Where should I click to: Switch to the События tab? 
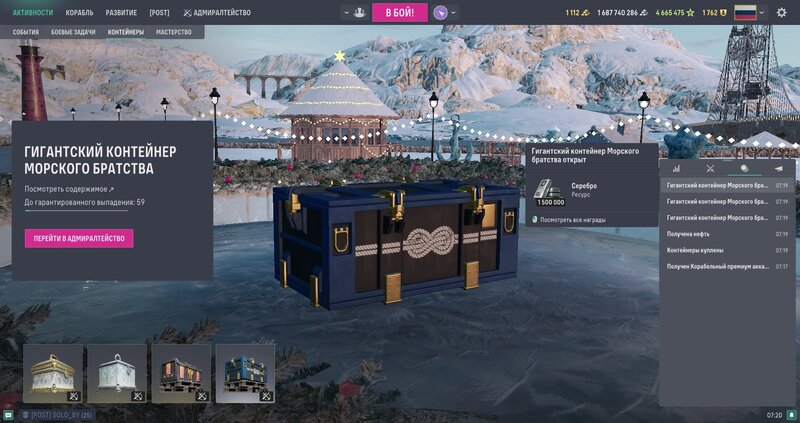[26, 32]
